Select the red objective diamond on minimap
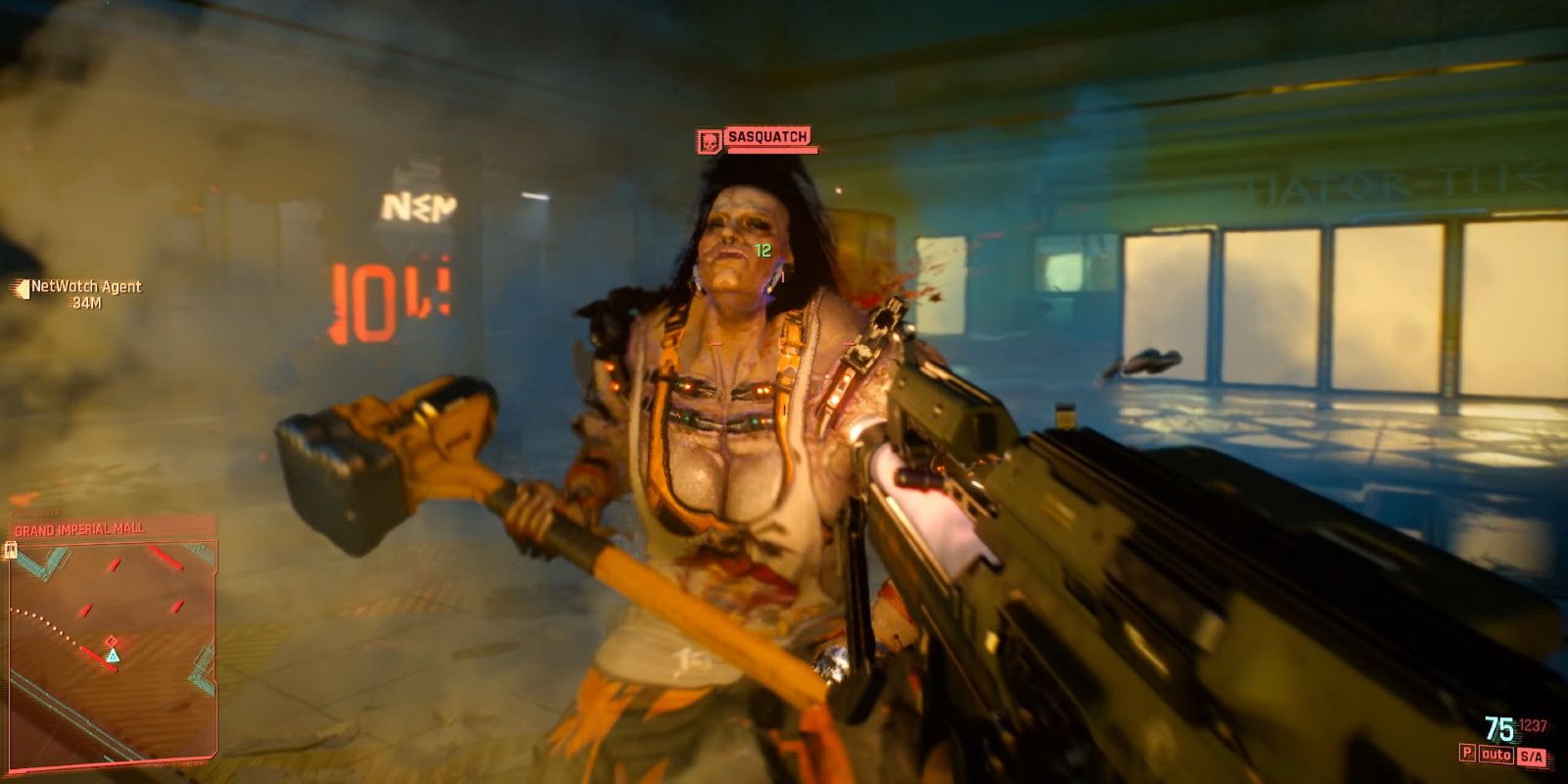The height and width of the screenshot is (784, 1568). 112,641
